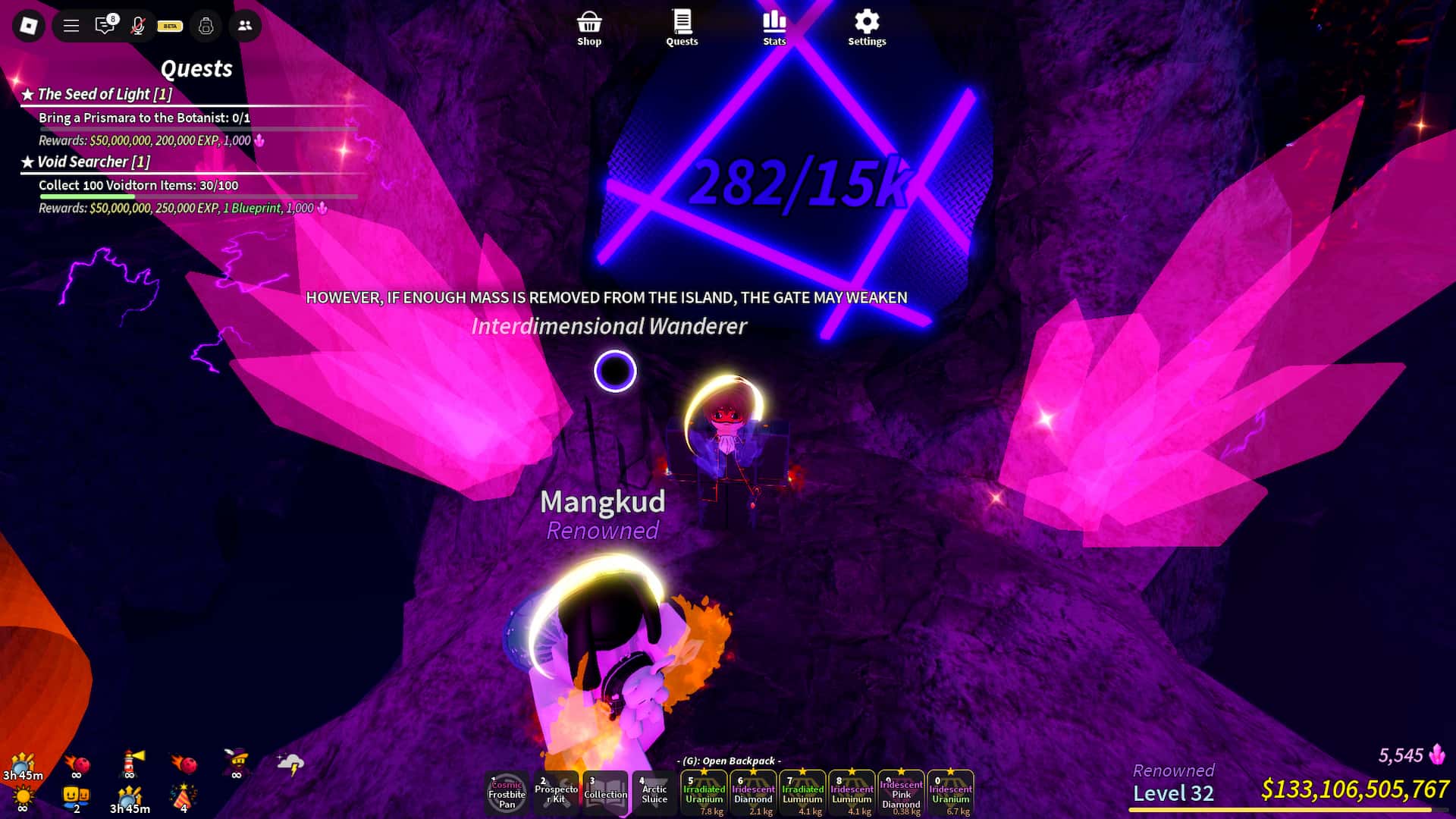Open the Settings gear

(x=866, y=25)
